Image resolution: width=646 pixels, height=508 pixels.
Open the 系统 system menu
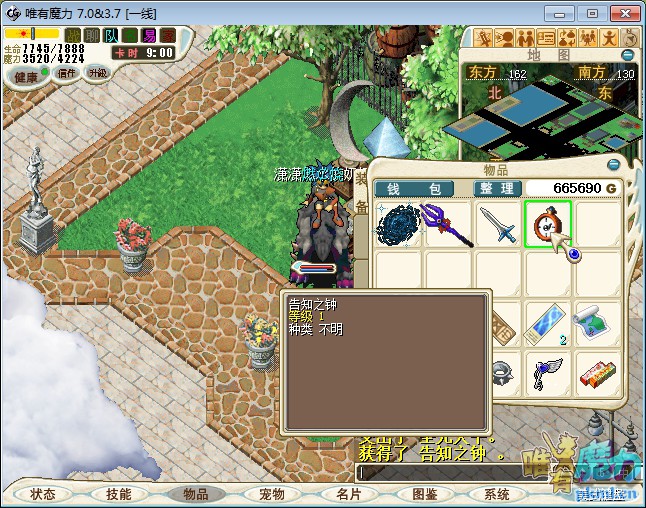click(x=497, y=494)
